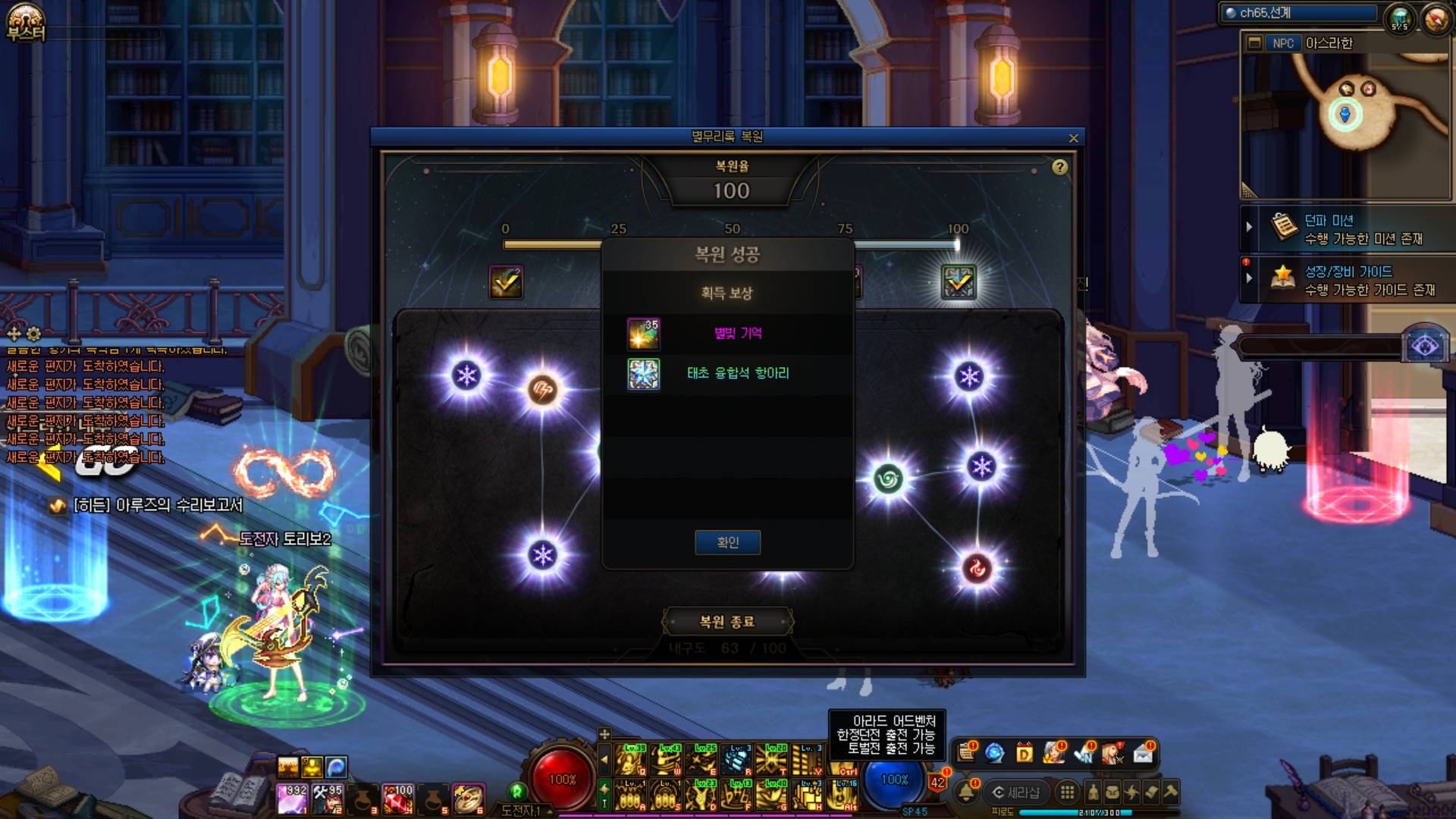Image resolution: width=1456 pixels, height=819 pixels.
Task: Activate the skill bound to Q
Action: coord(631,759)
